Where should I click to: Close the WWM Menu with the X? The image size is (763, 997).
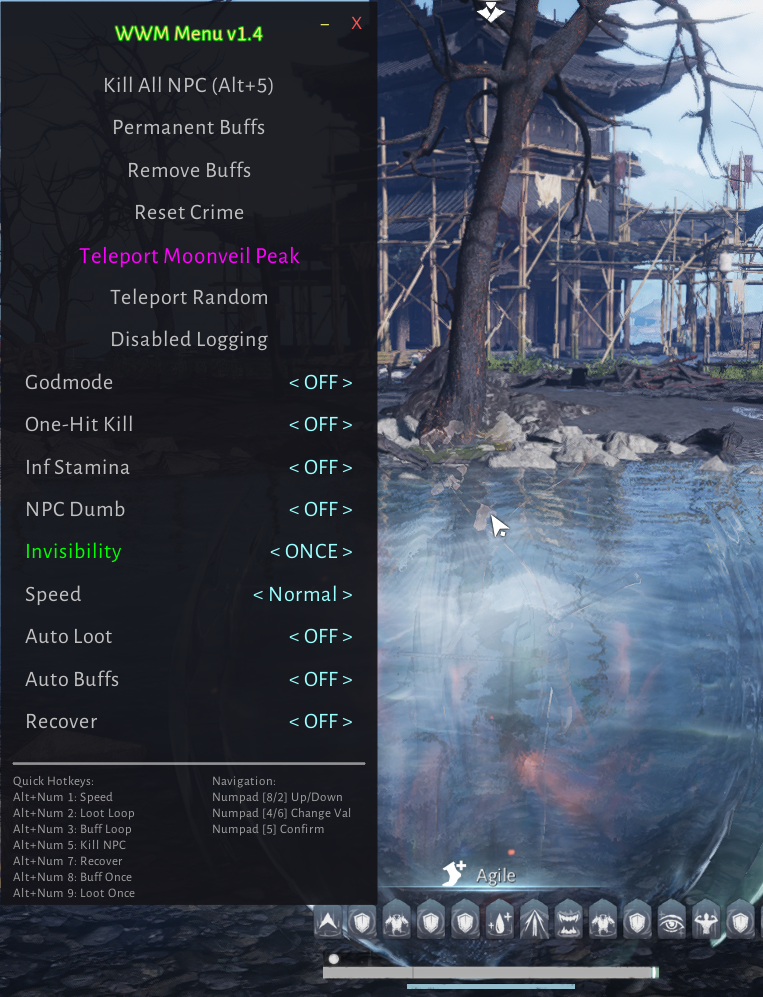tap(356, 24)
